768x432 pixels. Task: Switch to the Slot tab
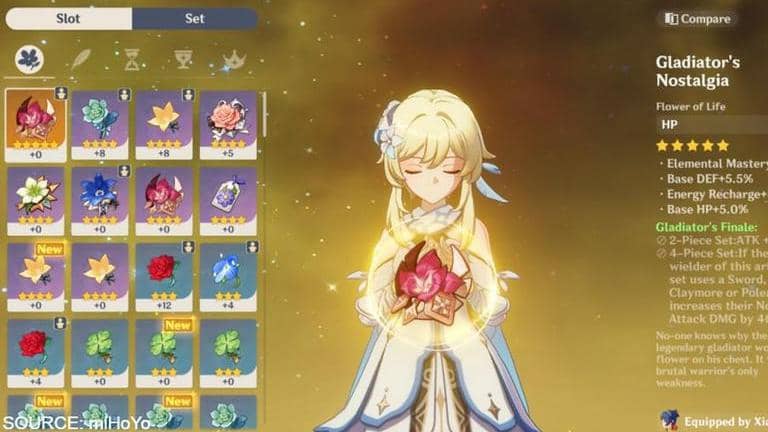(x=68, y=18)
